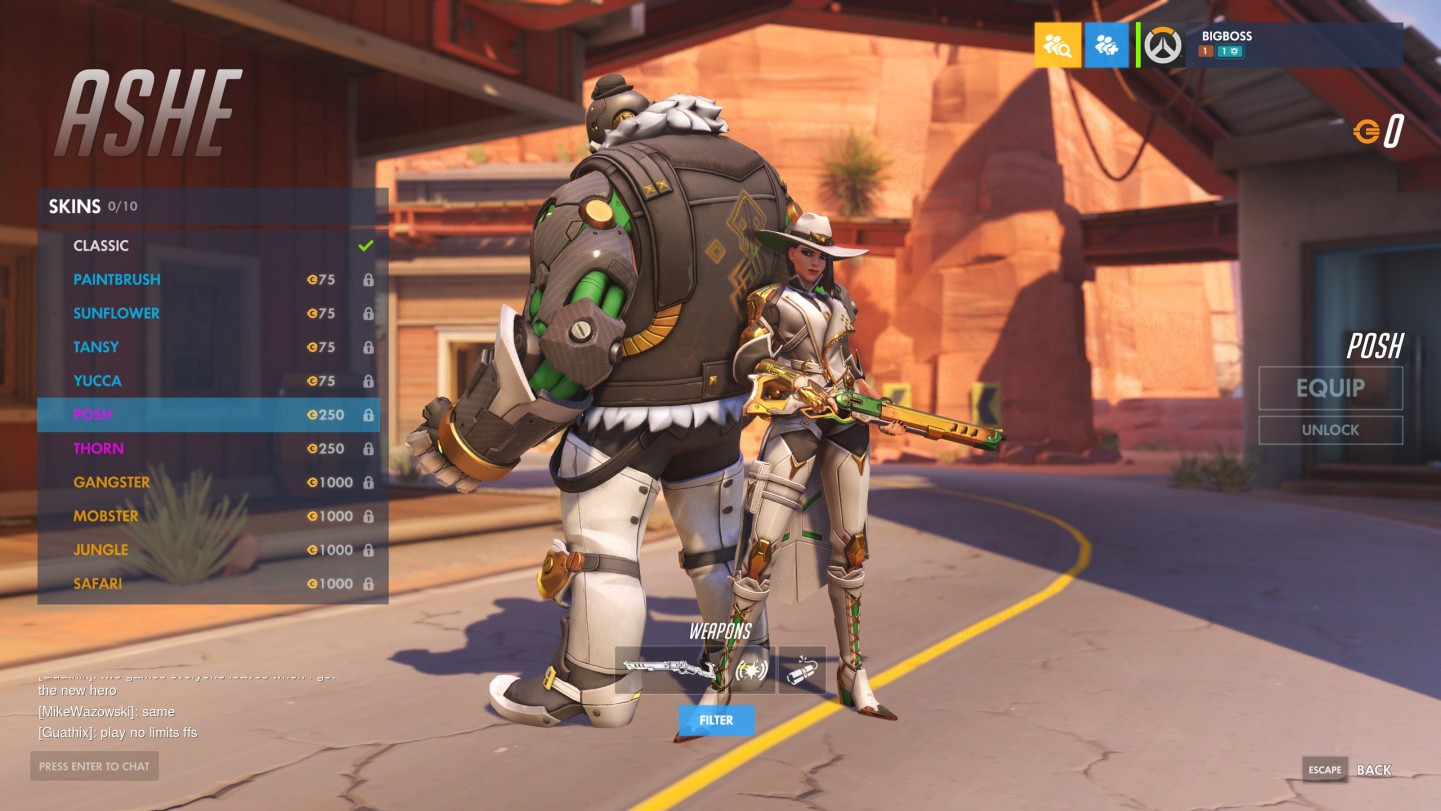This screenshot has width=1441, height=811.
Task: Open the blue social friends icon
Action: [1106, 45]
